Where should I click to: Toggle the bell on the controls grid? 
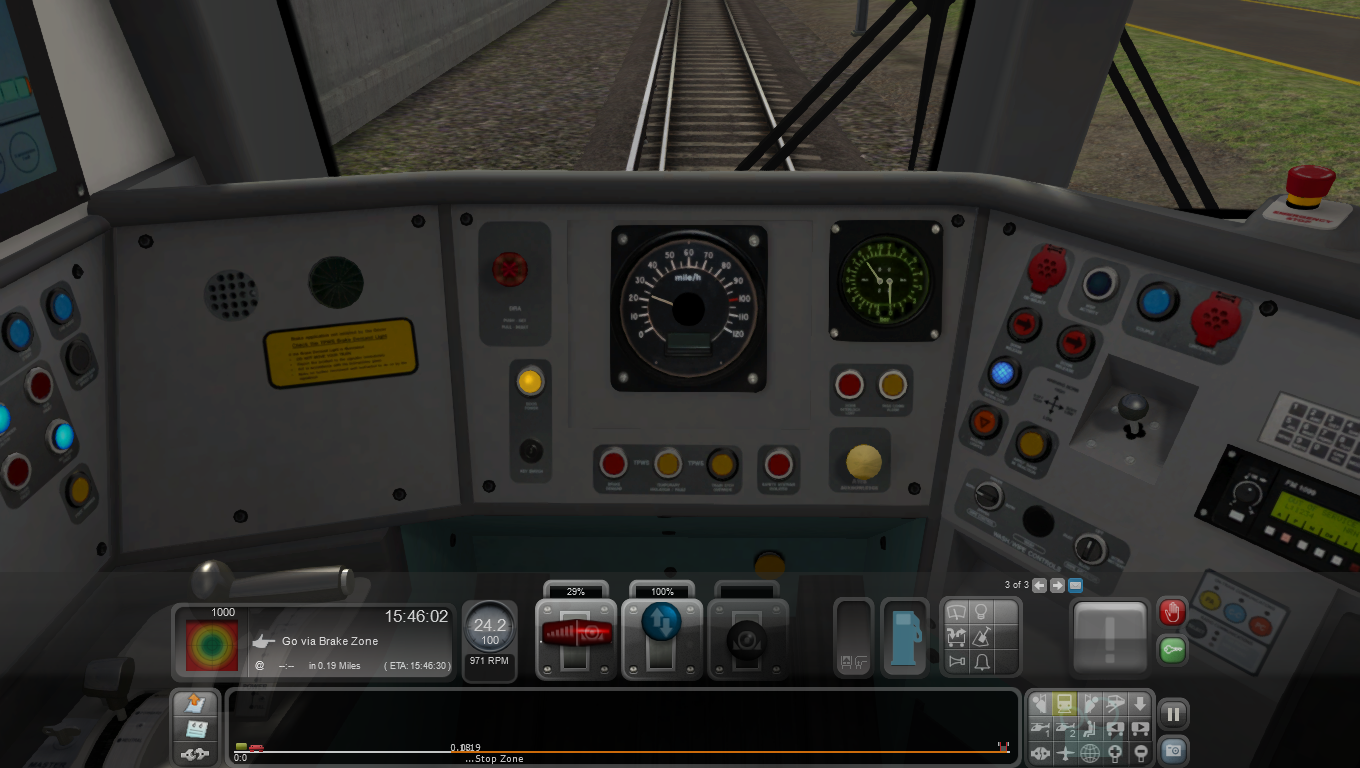(983, 661)
